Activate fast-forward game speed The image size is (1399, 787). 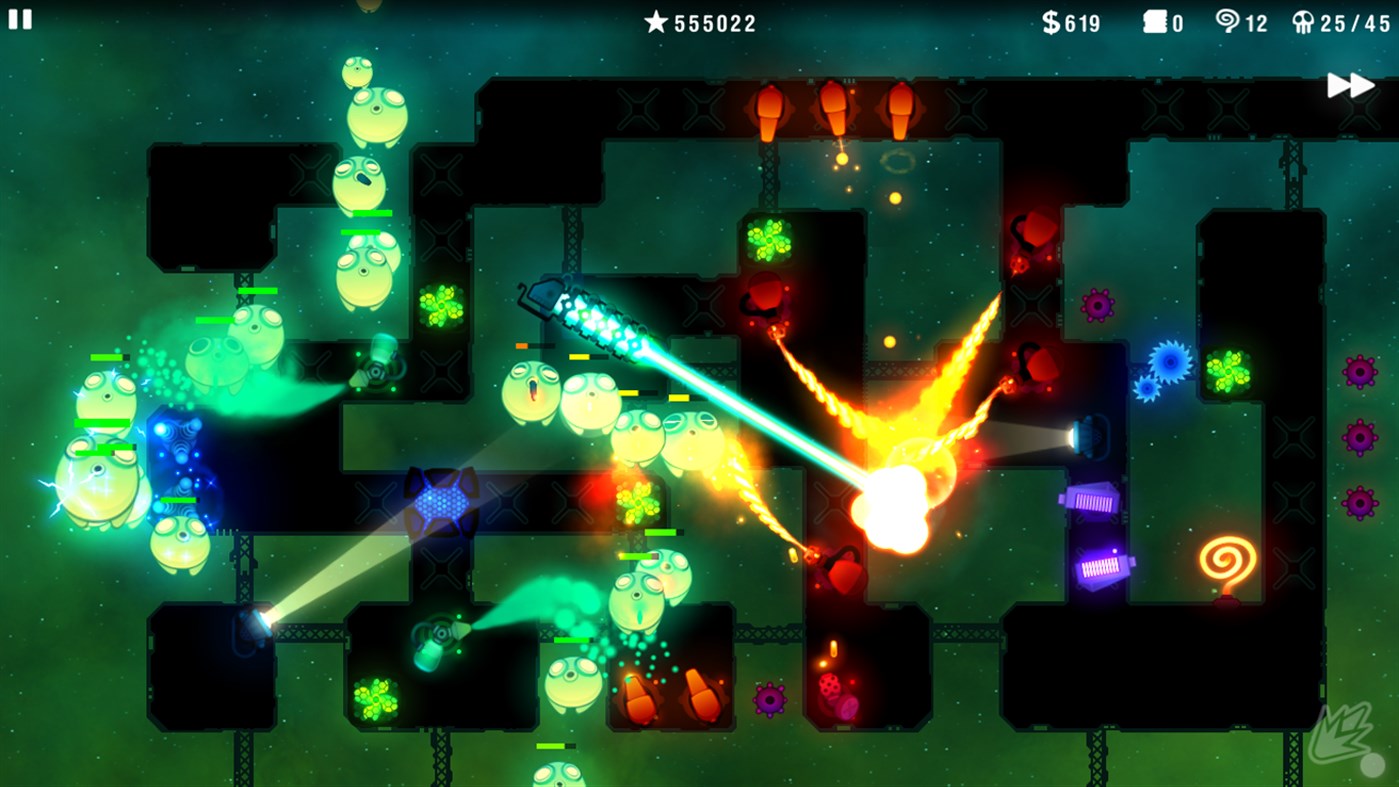(x=1352, y=86)
